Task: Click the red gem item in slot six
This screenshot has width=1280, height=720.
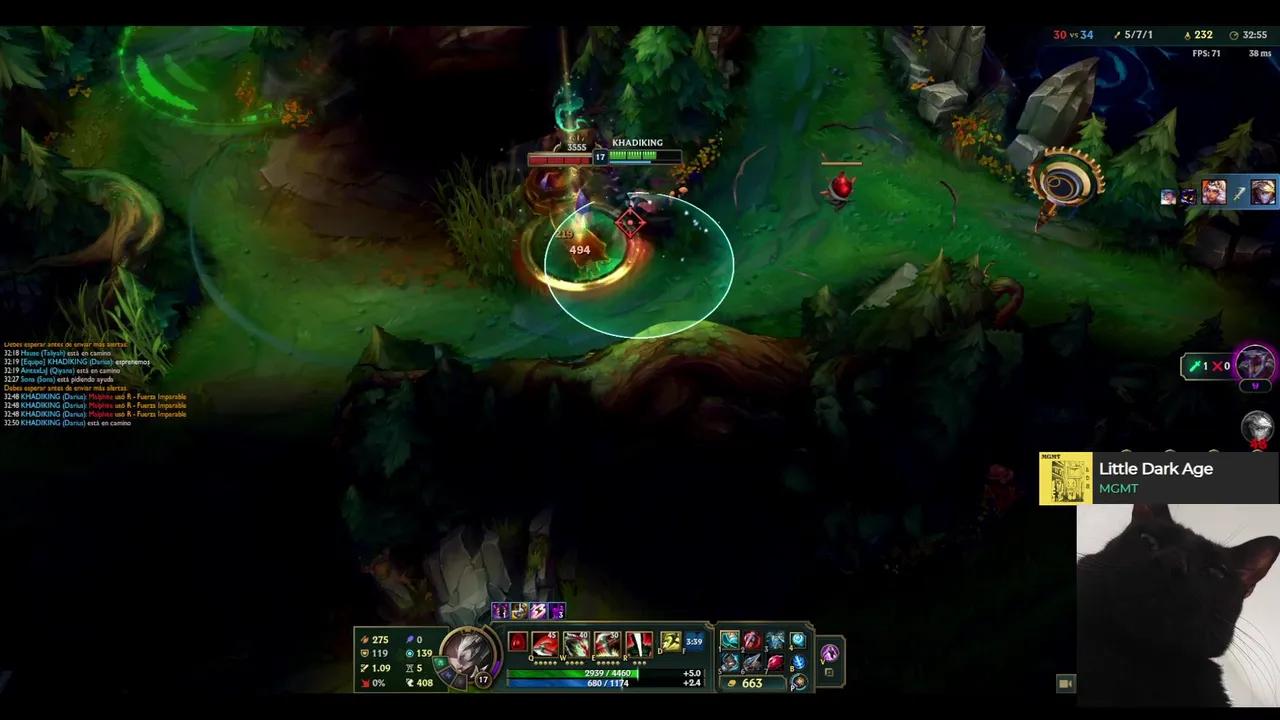Action: click(774, 663)
